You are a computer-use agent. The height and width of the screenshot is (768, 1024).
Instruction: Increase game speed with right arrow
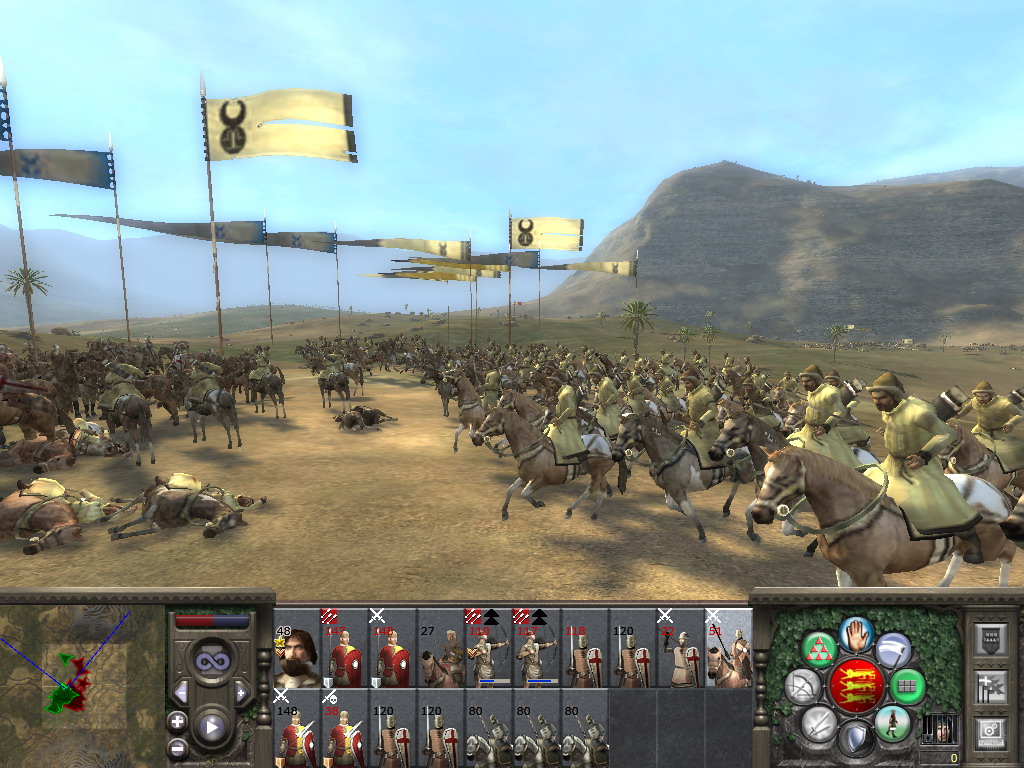click(241, 692)
